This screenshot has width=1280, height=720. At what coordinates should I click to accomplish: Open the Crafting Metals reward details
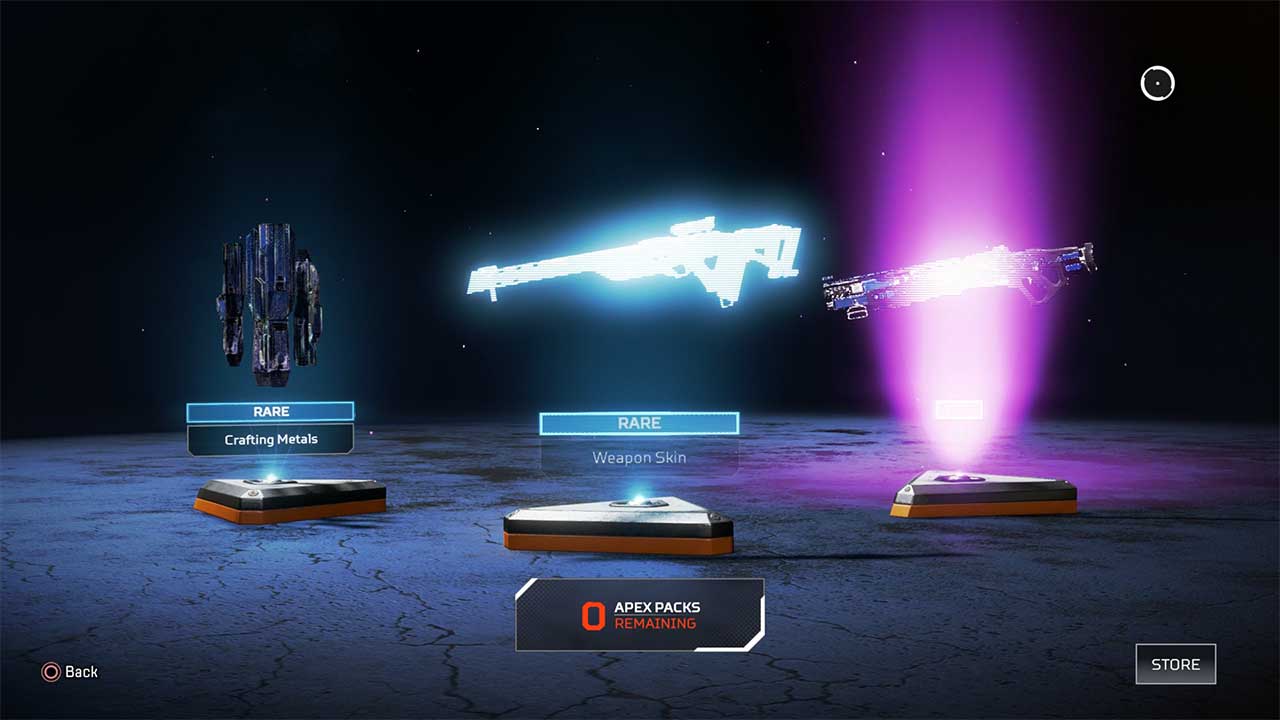point(271,439)
